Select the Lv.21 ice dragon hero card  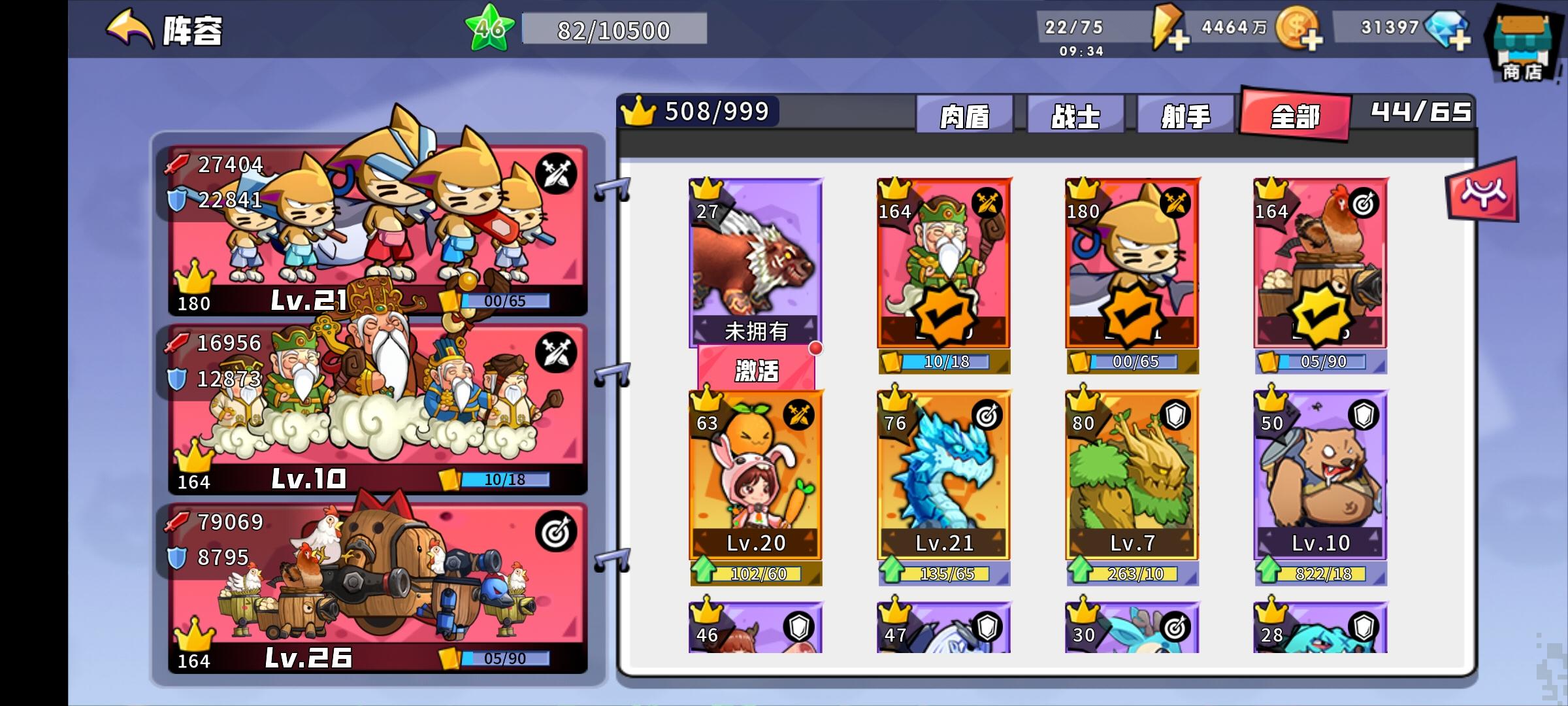944,484
